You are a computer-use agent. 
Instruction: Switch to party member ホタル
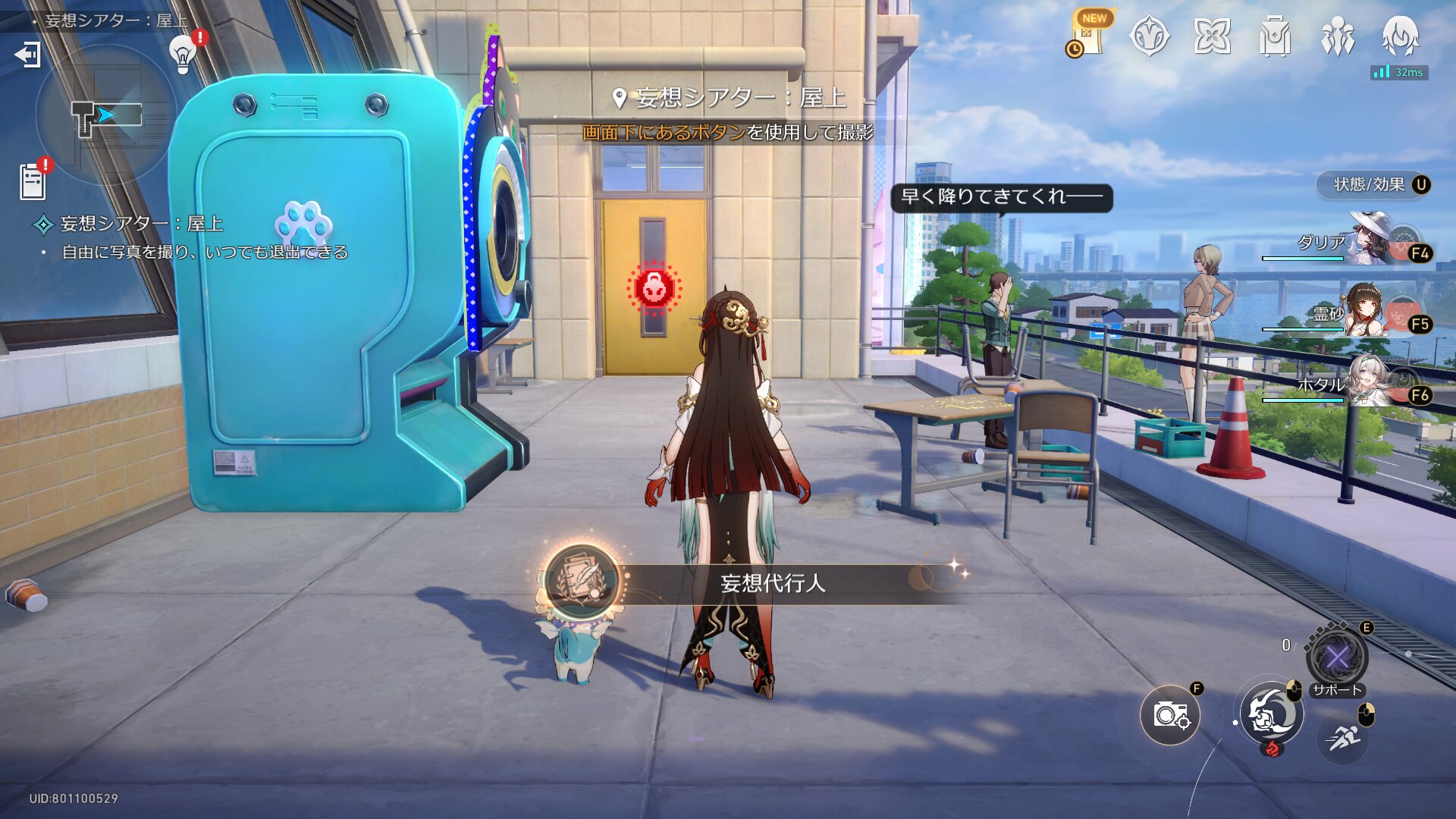point(1373,382)
